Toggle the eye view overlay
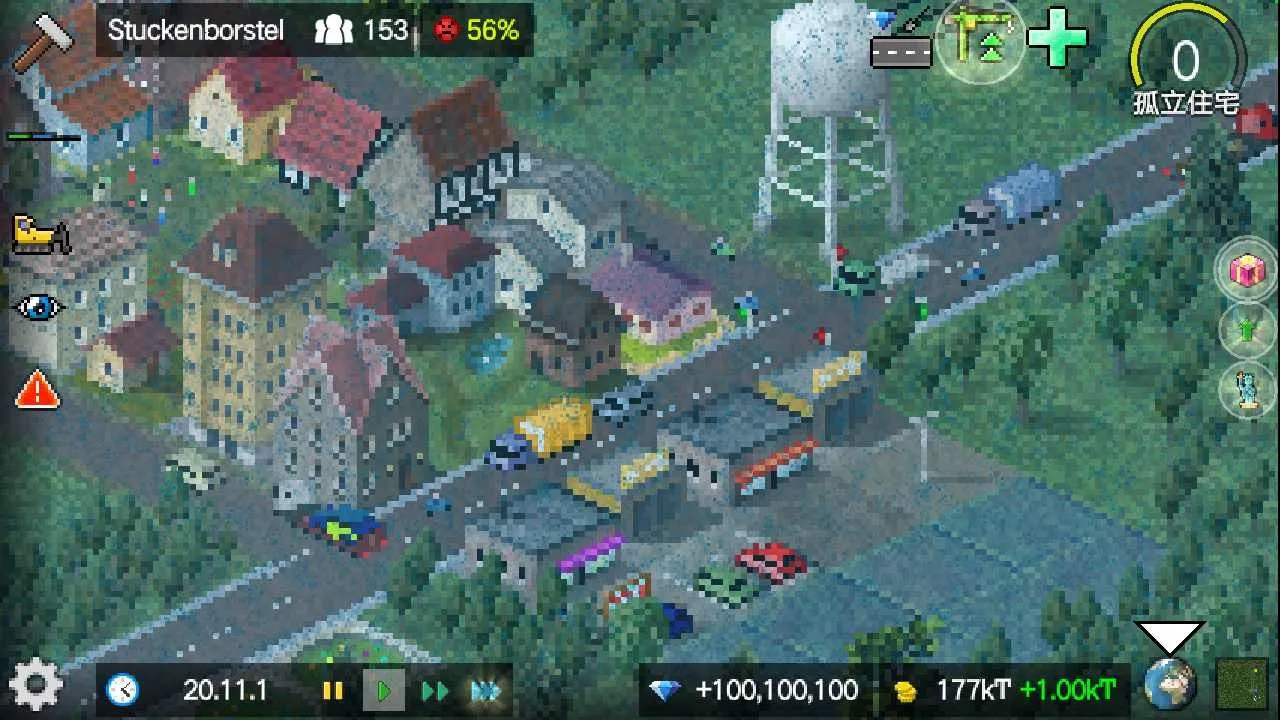1280x720 pixels. point(36,305)
